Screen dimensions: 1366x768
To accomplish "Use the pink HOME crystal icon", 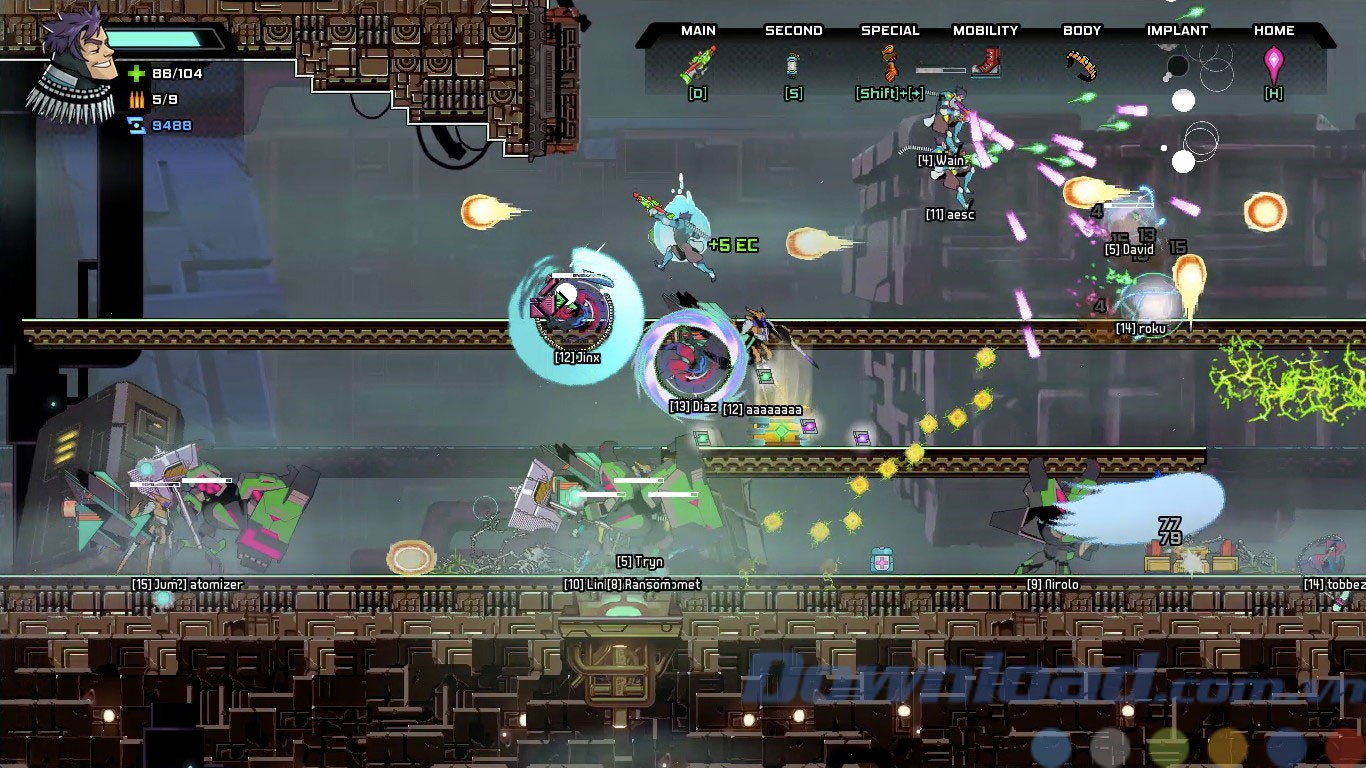I will click(1273, 64).
